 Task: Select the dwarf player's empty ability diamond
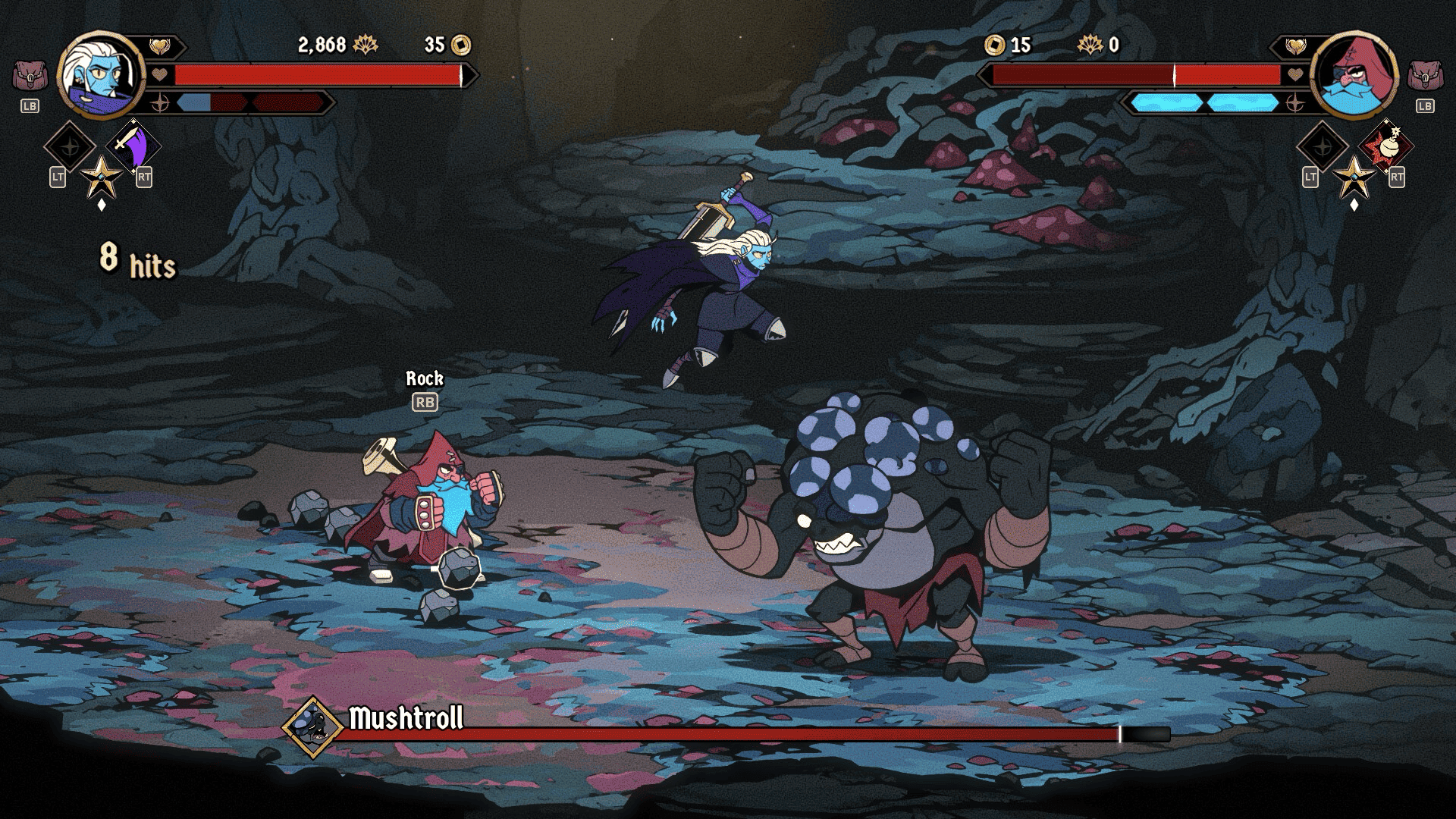point(1322,146)
